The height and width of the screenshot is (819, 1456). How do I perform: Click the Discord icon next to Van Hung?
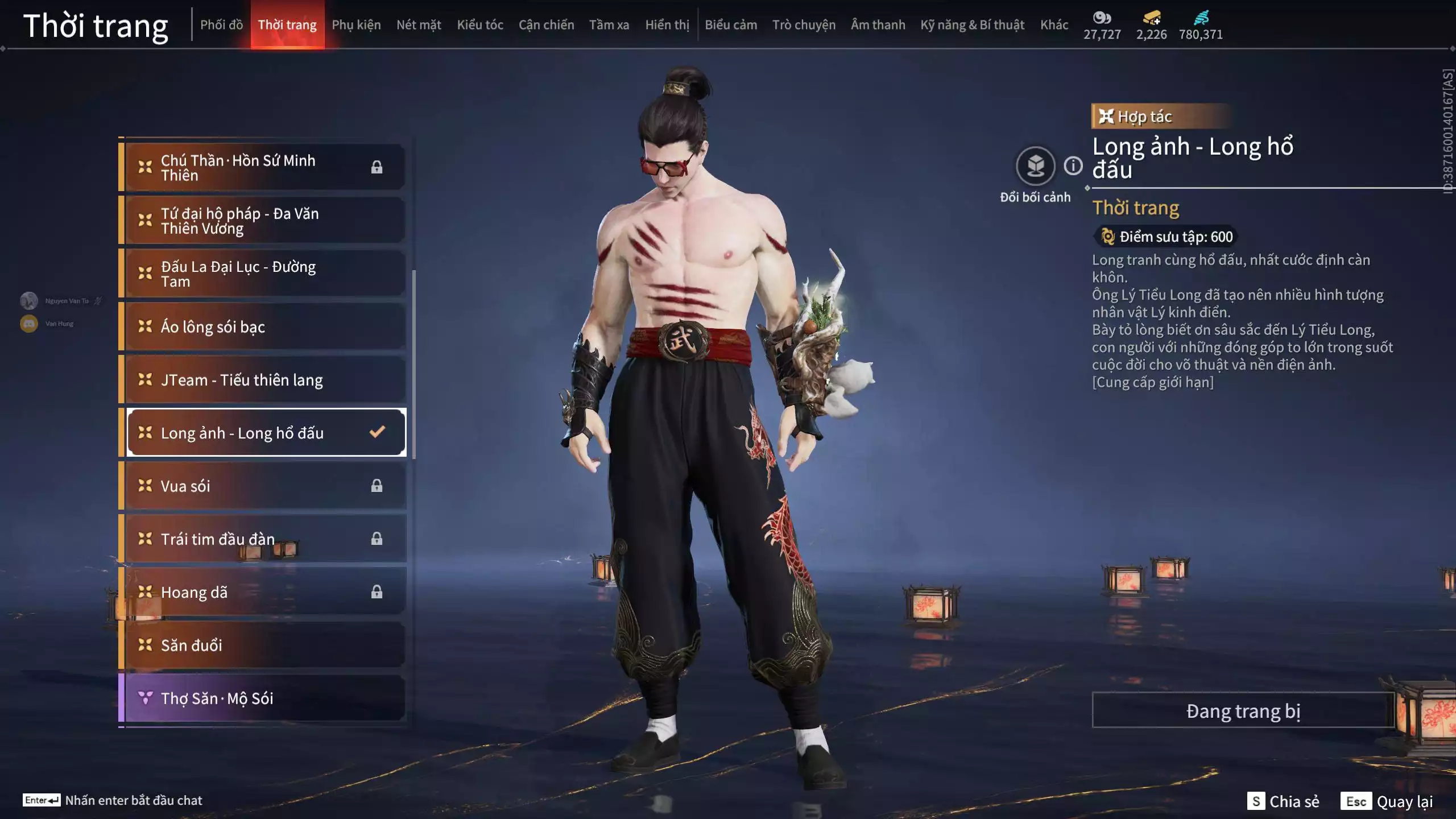point(28,323)
